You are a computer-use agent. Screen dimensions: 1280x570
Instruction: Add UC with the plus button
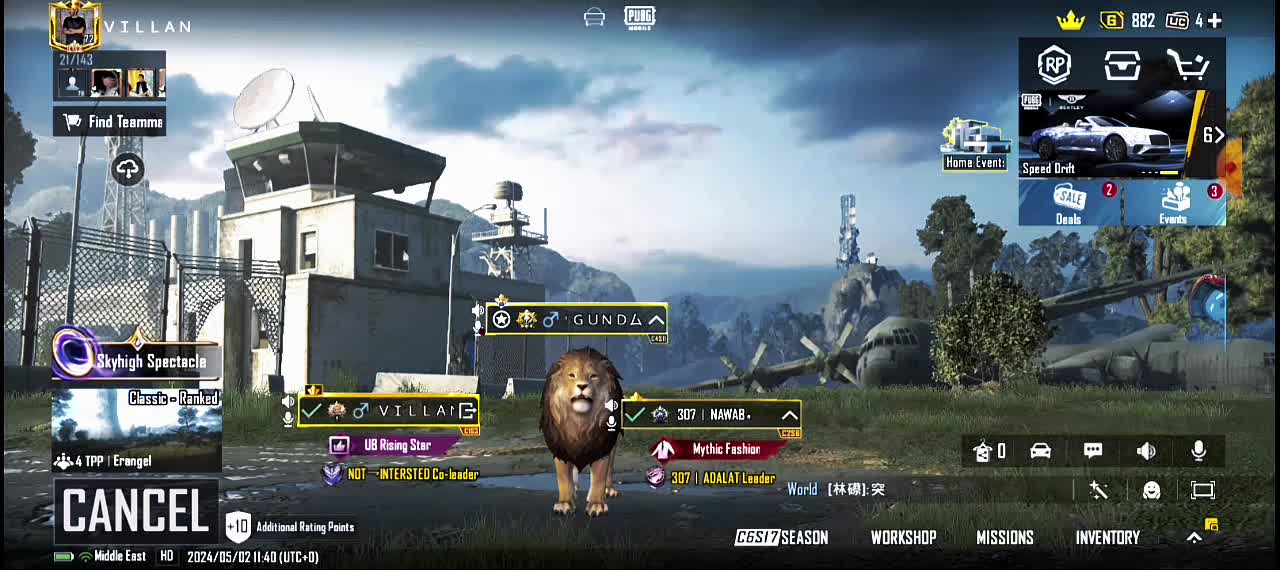[1214, 20]
